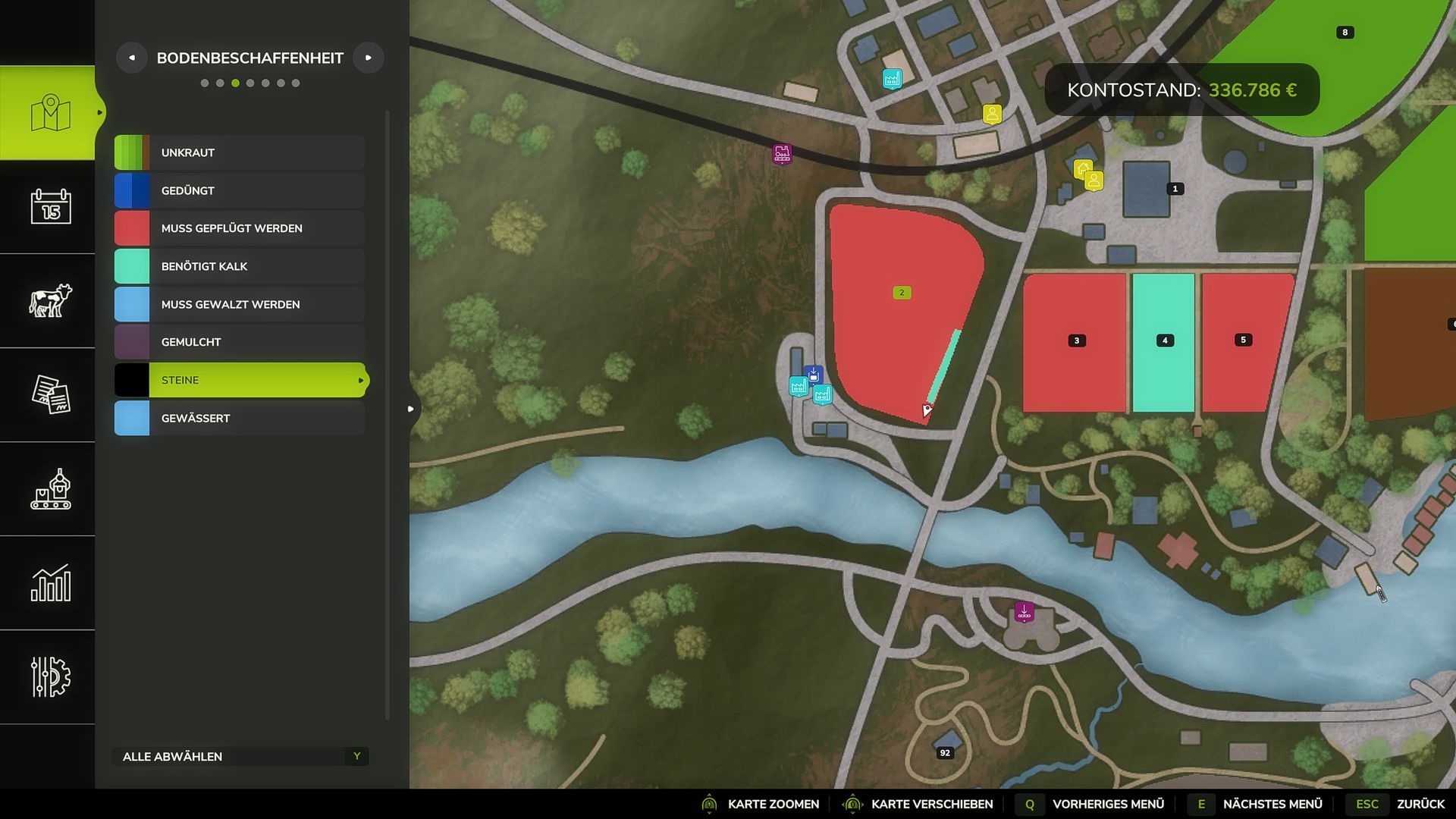
Task: Toggle the Unkraut soil filter
Action: point(240,152)
